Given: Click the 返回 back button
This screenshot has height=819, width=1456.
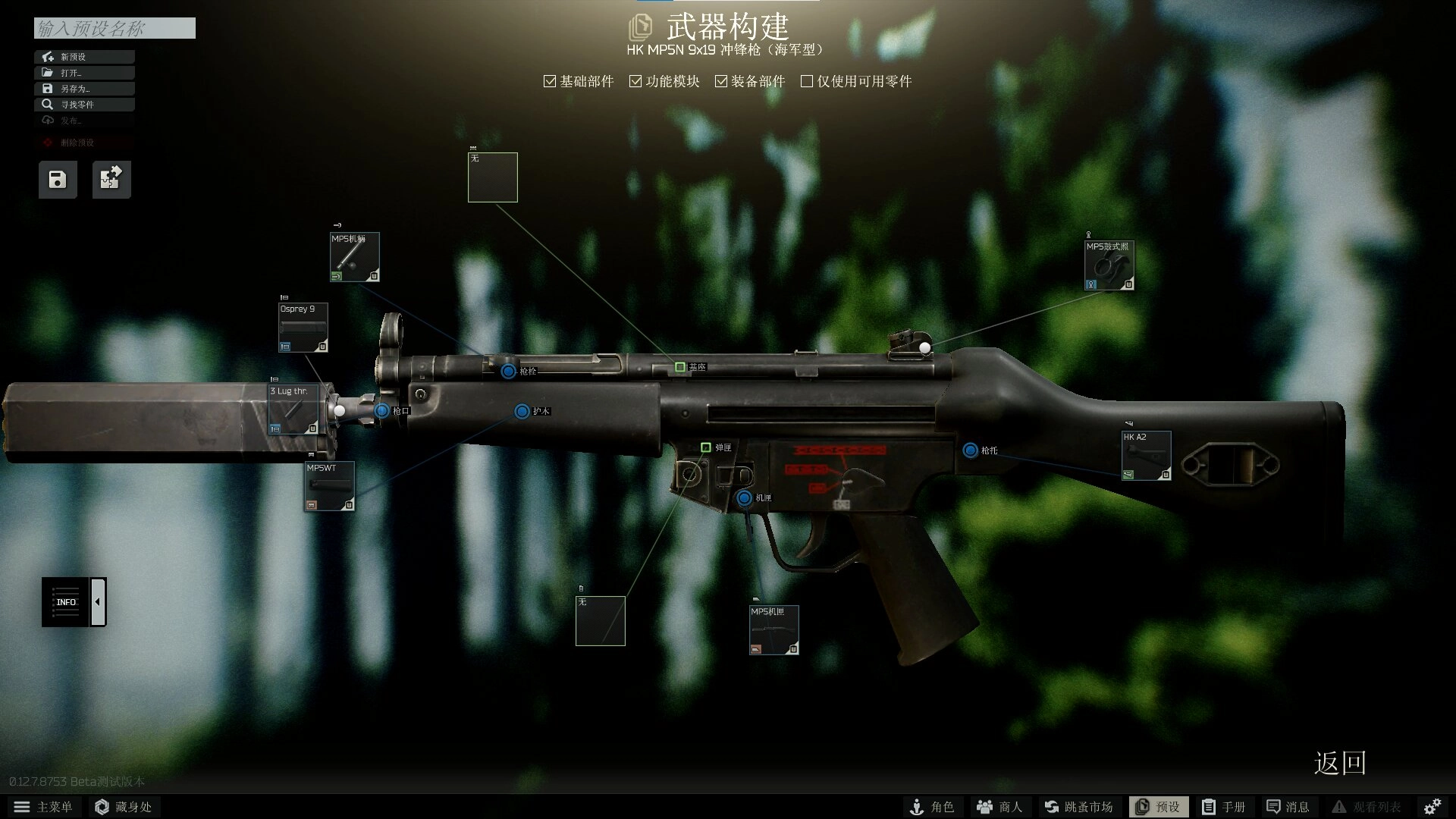Looking at the screenshot, I should coord(1339,763).
